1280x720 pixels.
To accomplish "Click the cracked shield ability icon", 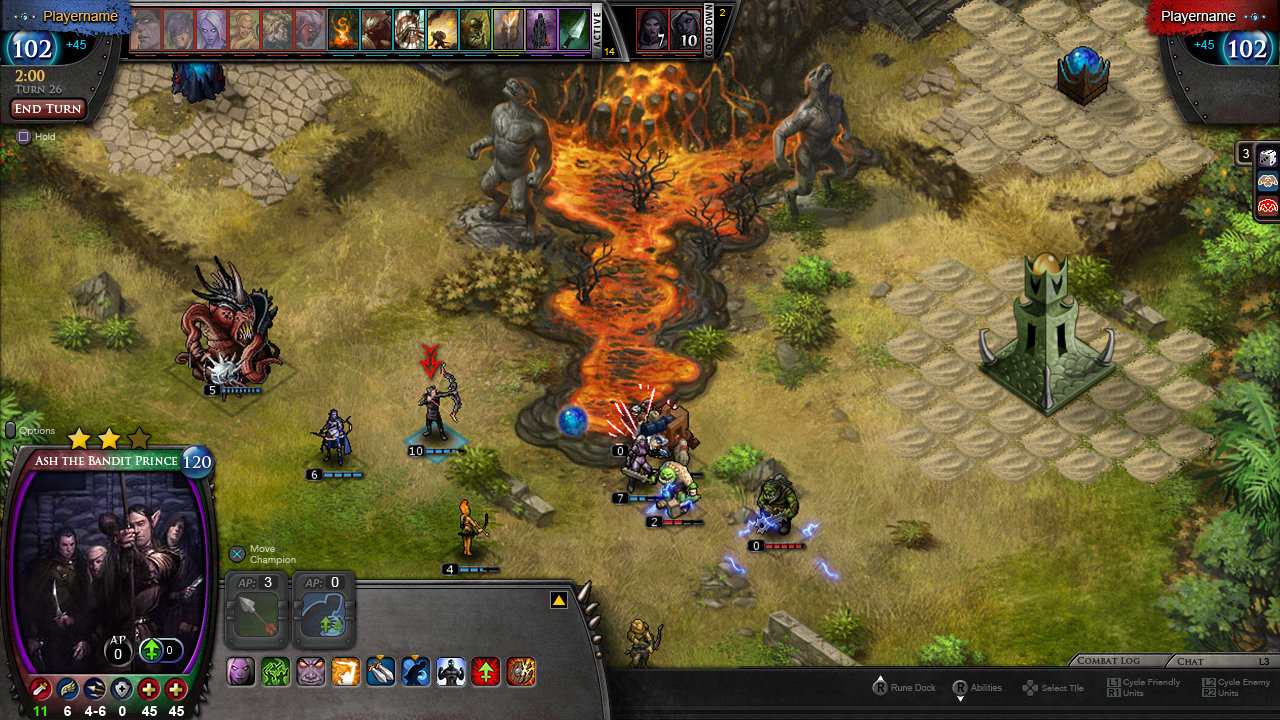I will tap(521, 671).
